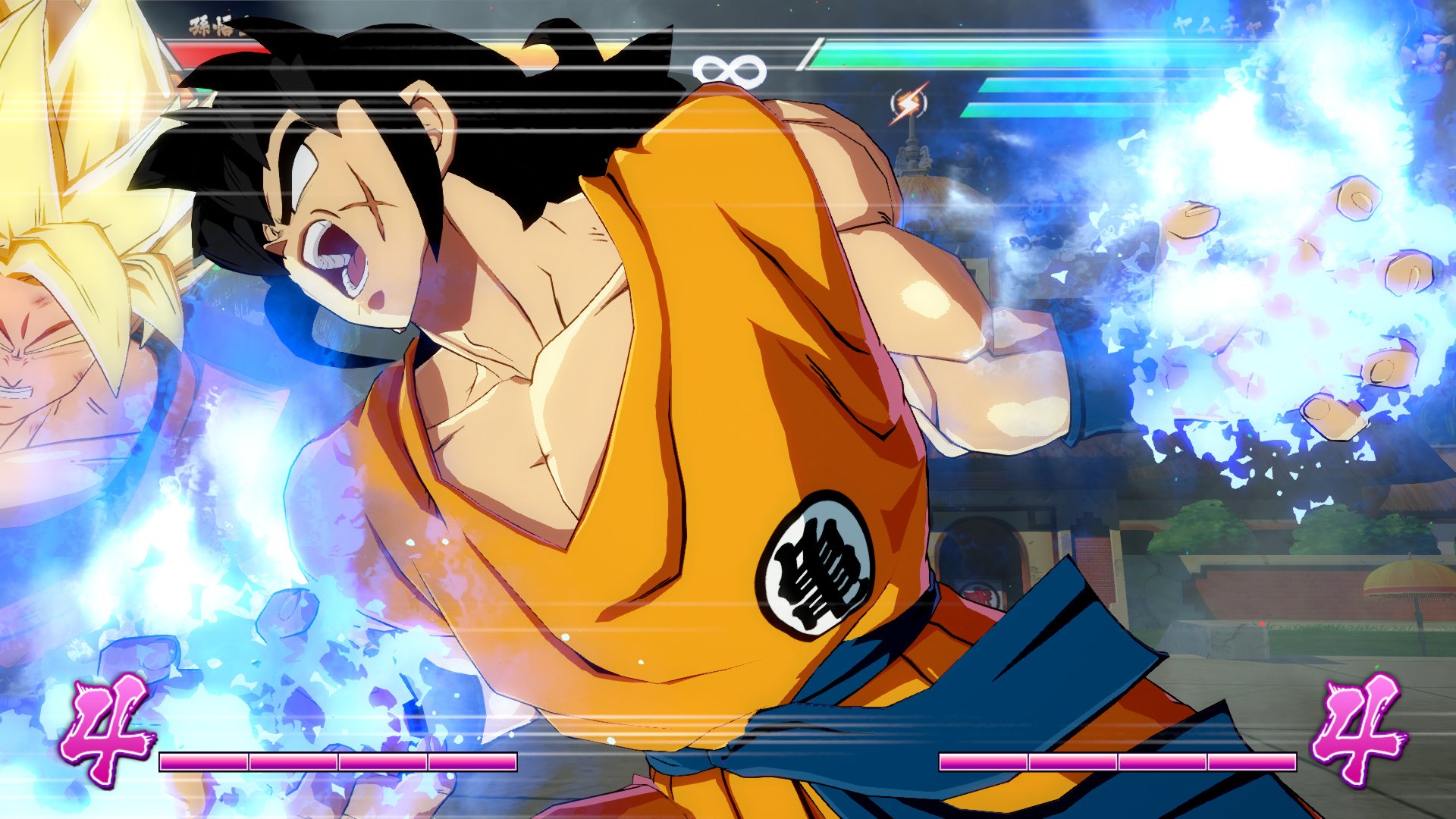Click the Sparking lightning bolt icon
1456x819 pixels.
(x=907, y=102)
